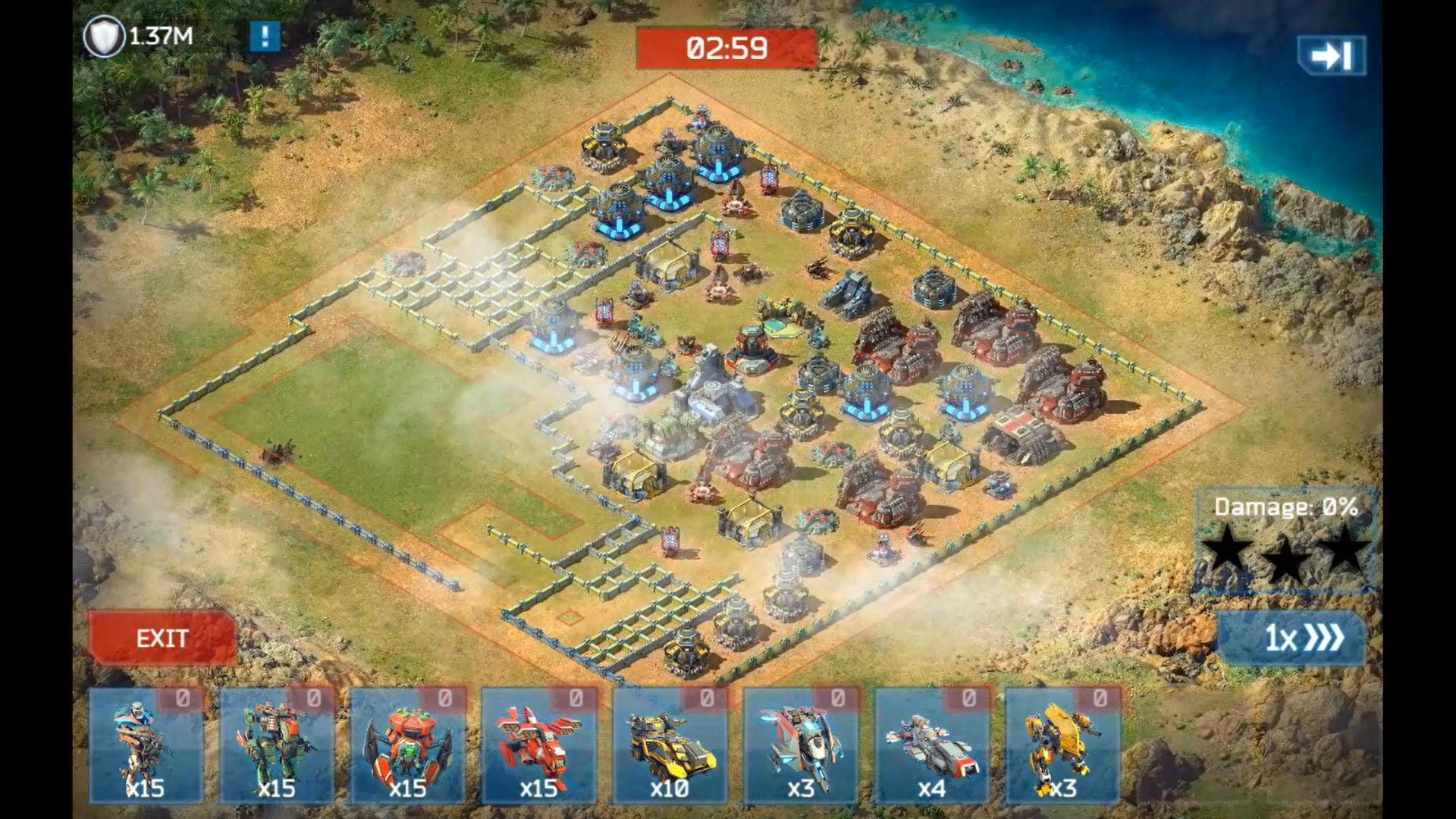Open the blue exclamation mark info icon
Viewport: 1456px width, 819px height.
coord(265,36)
